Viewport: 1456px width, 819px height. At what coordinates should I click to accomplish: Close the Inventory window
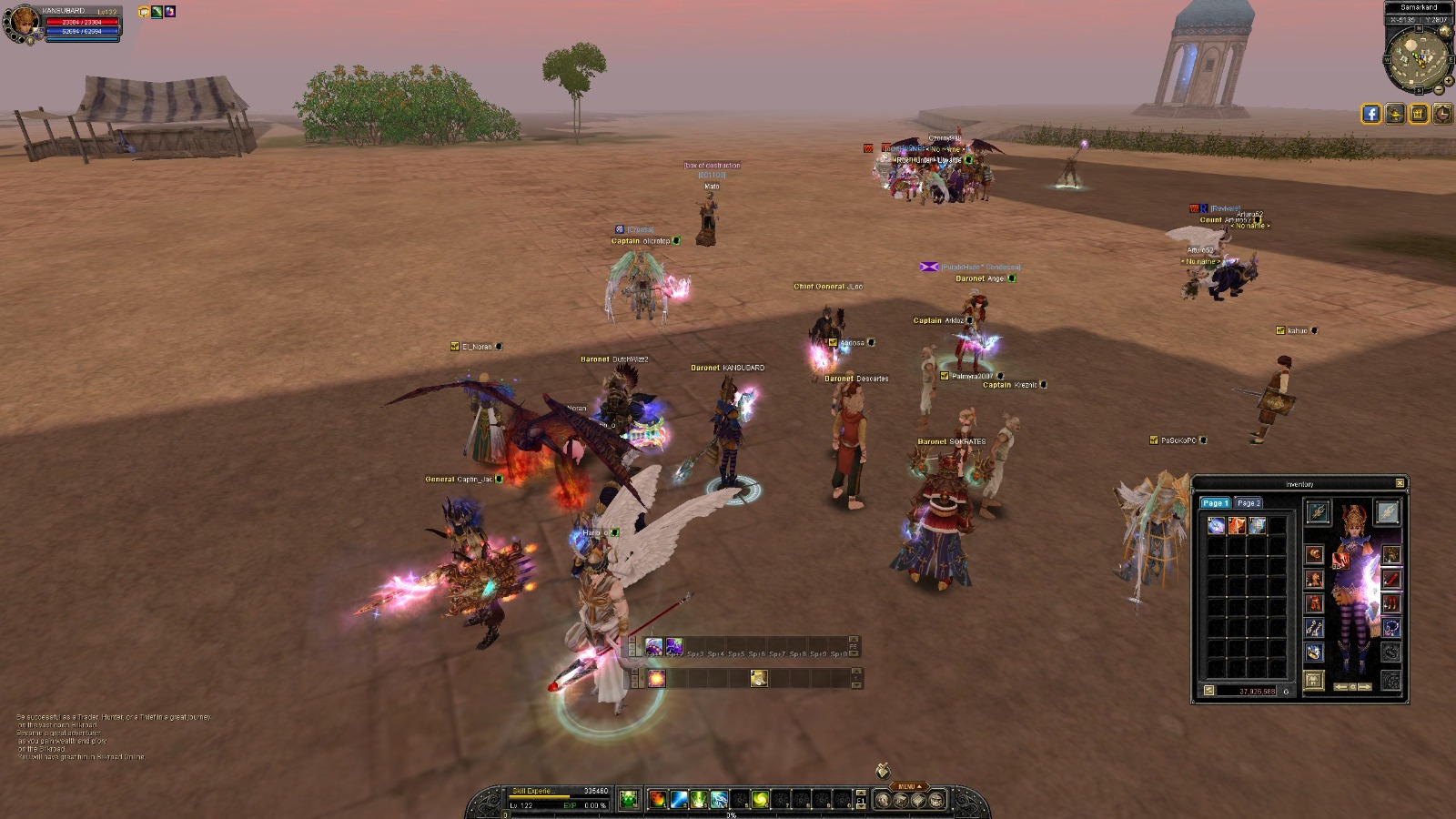click(x=1400, y=483)
